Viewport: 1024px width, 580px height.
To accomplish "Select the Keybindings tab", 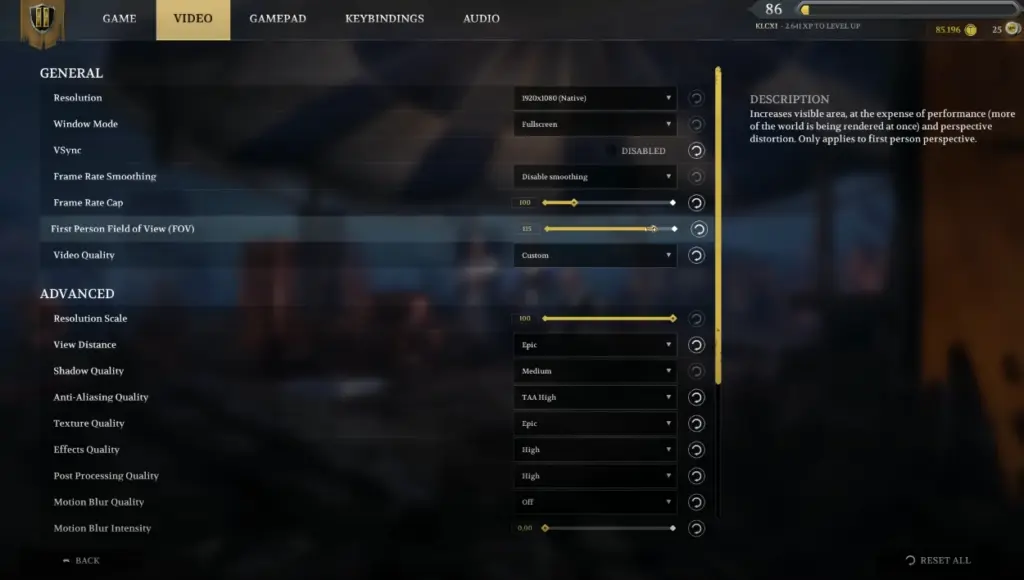I will point(384,19).
